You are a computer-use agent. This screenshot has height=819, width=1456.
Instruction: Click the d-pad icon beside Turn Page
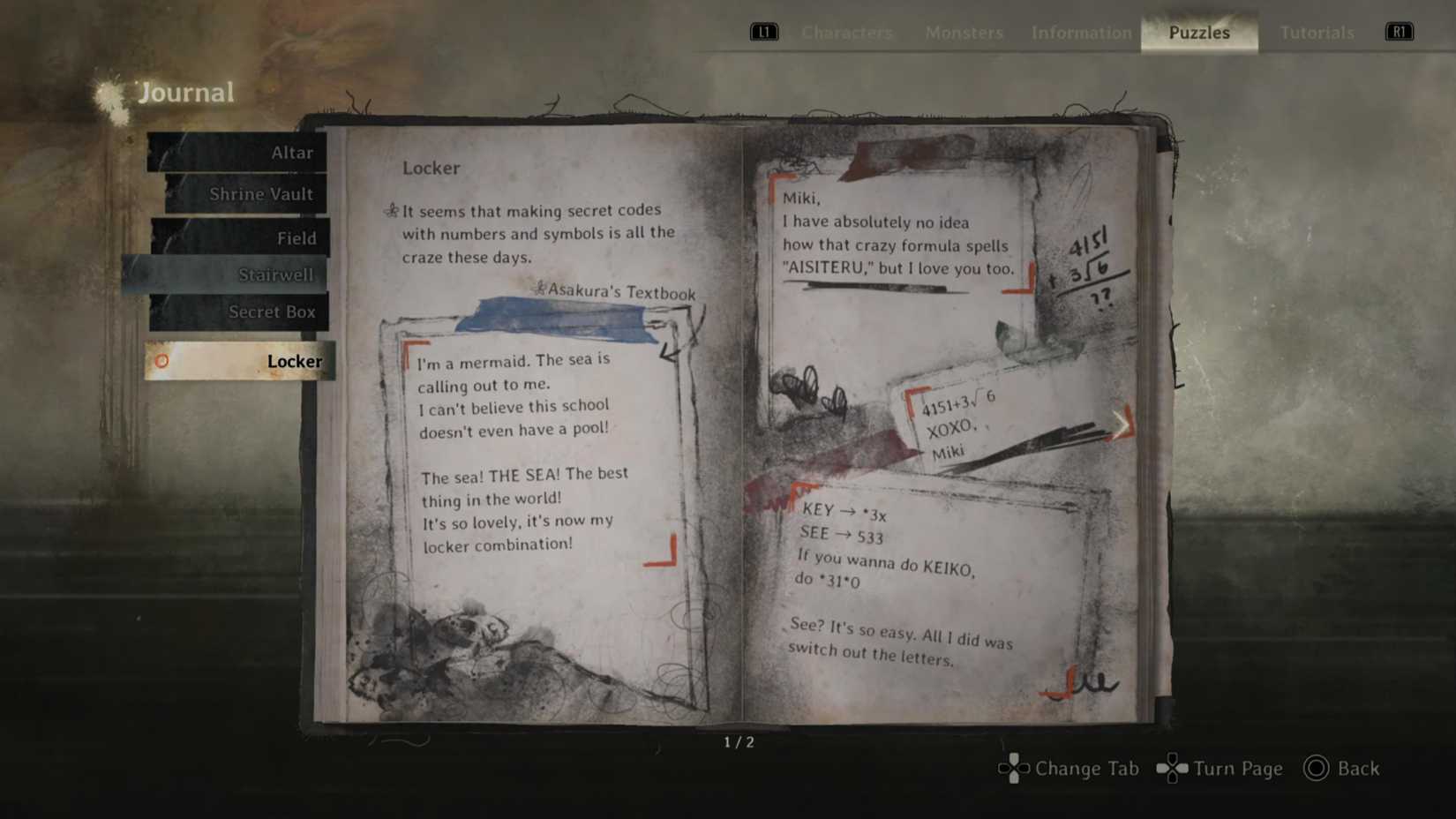[x=1172, y=769]
